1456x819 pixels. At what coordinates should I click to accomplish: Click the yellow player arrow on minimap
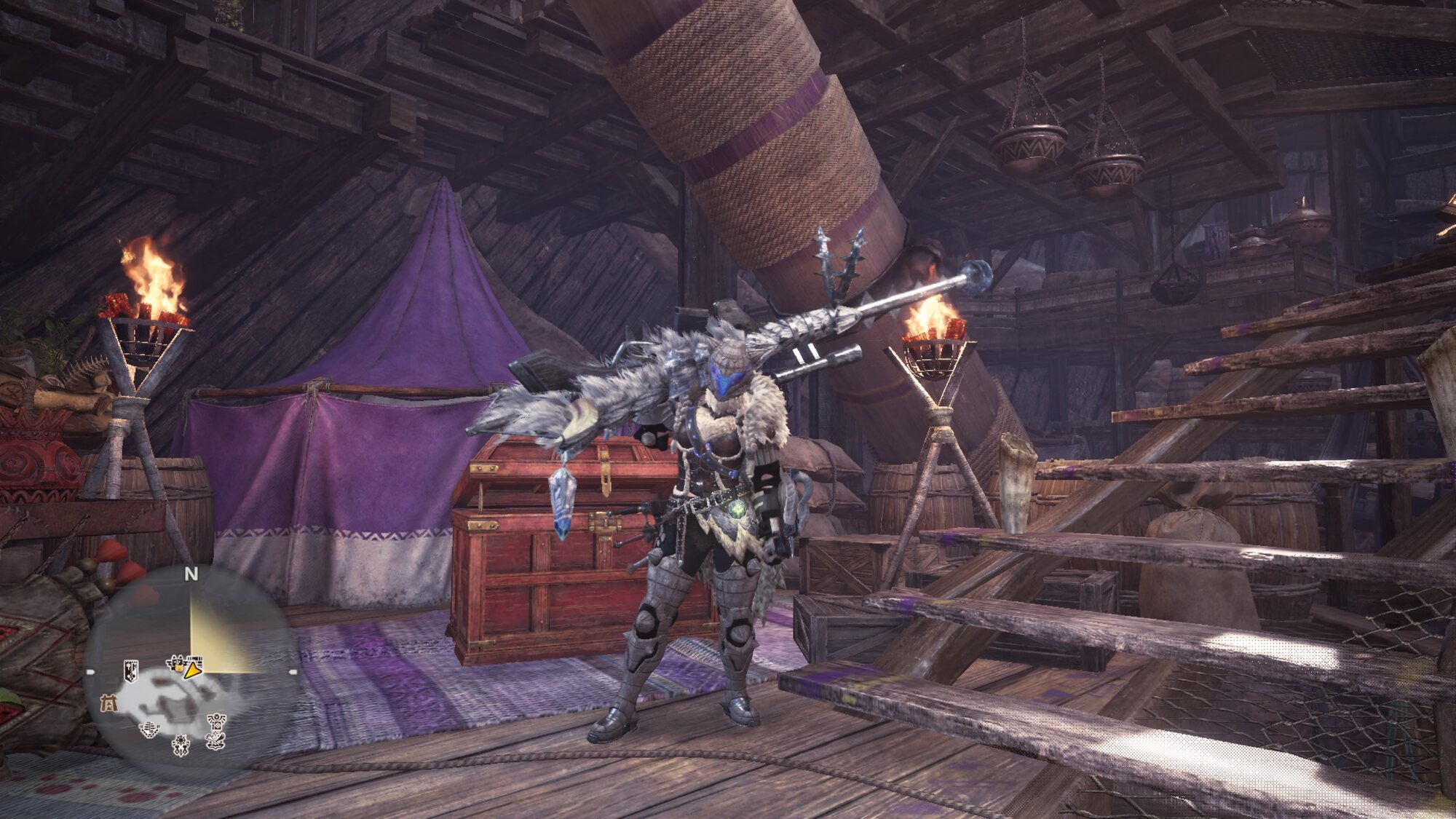point(193,670)
